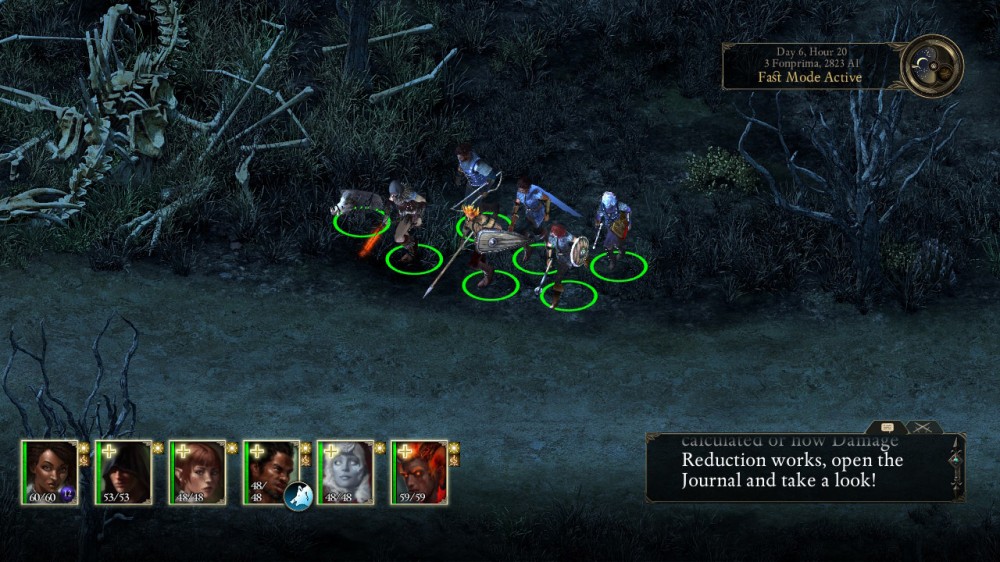Select the pale white-haired character portrait
1000x562 pixels.
pos(346,471)
